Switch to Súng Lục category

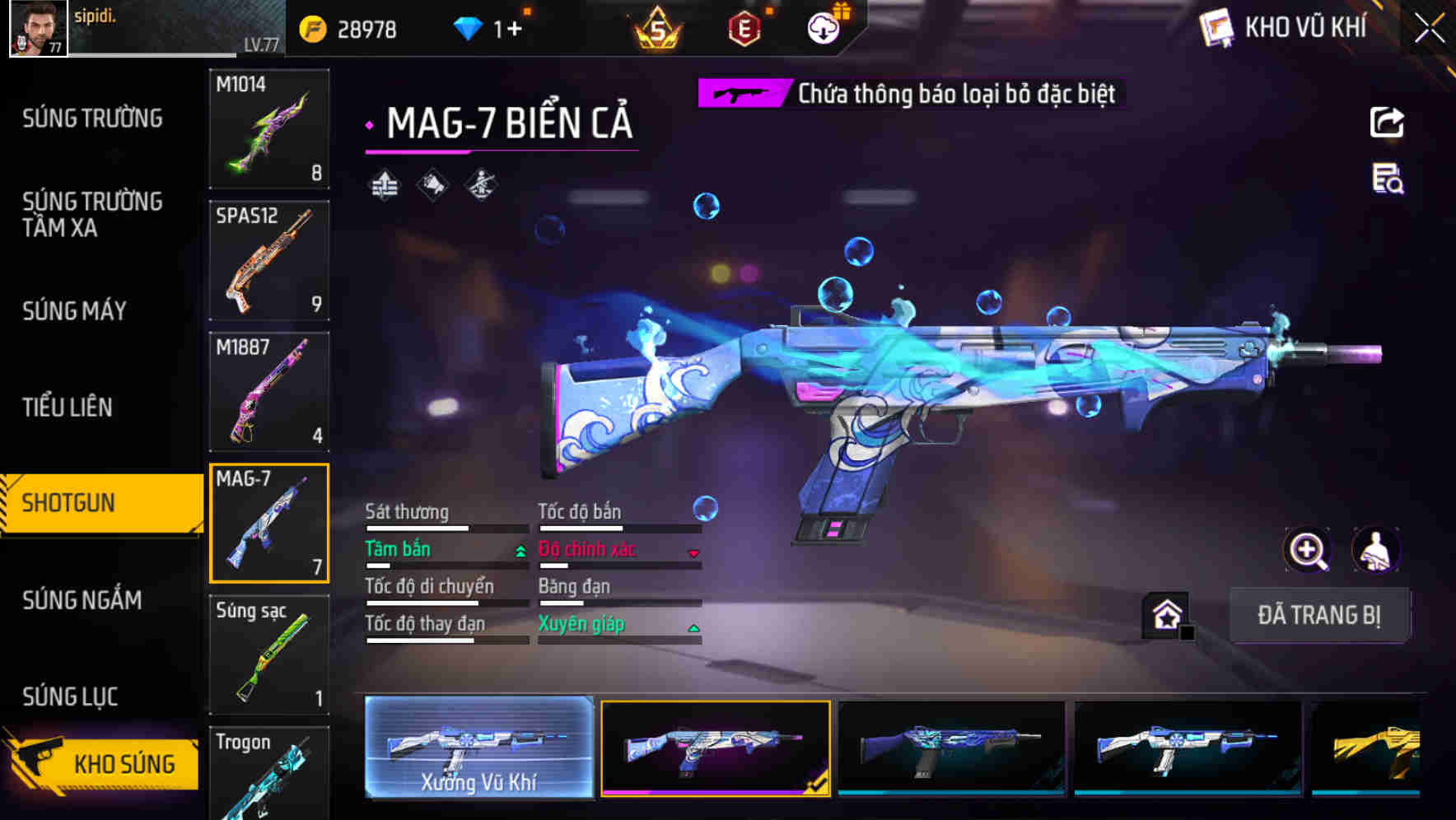pyautogui.click(x=70, y=697)
